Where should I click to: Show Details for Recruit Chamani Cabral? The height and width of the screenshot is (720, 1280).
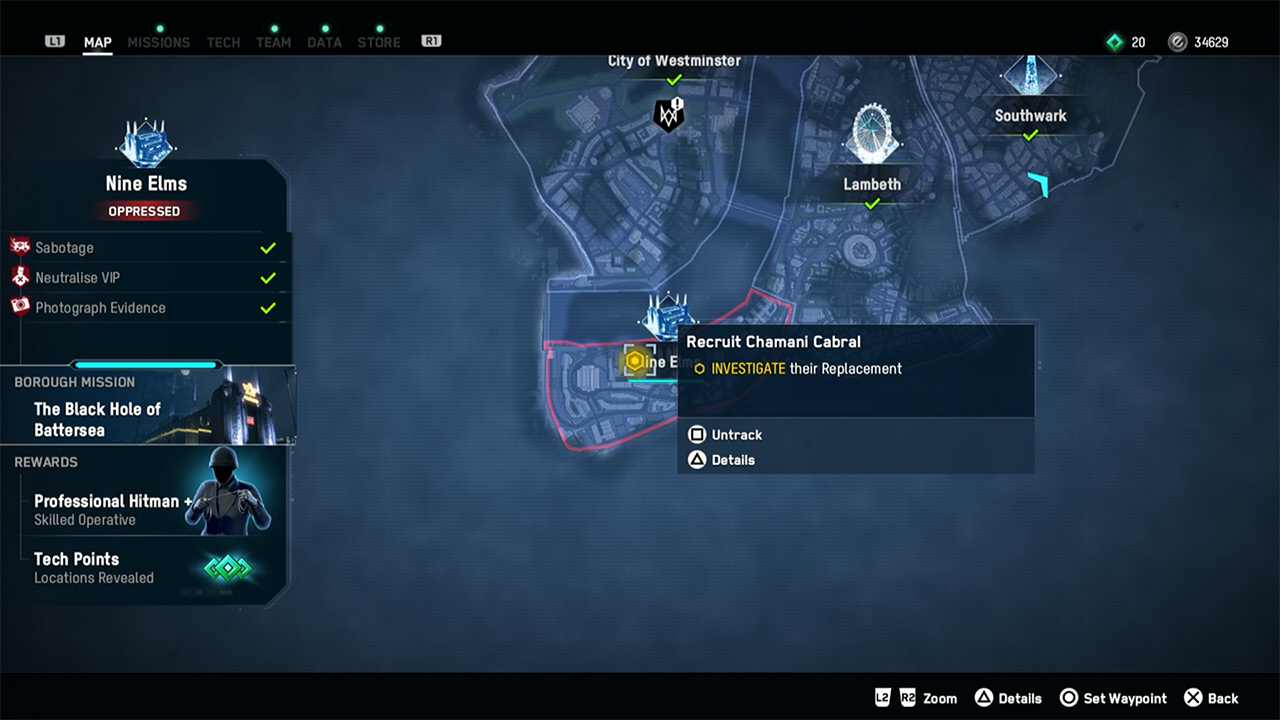tap(722, 460)
